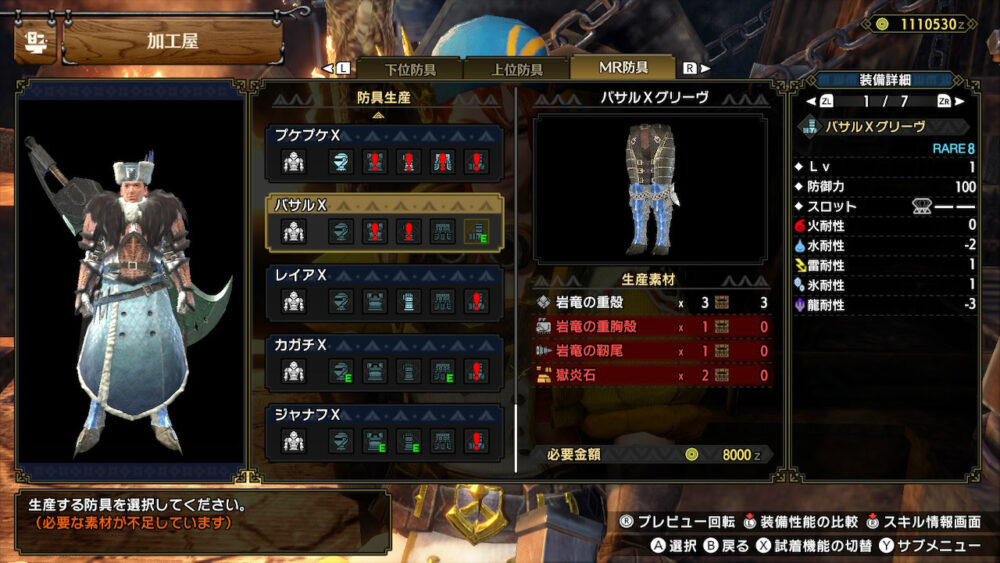Choose the ジャナフX armor set row
Viewport: 1000px width, 563px height.
[385, 431]
